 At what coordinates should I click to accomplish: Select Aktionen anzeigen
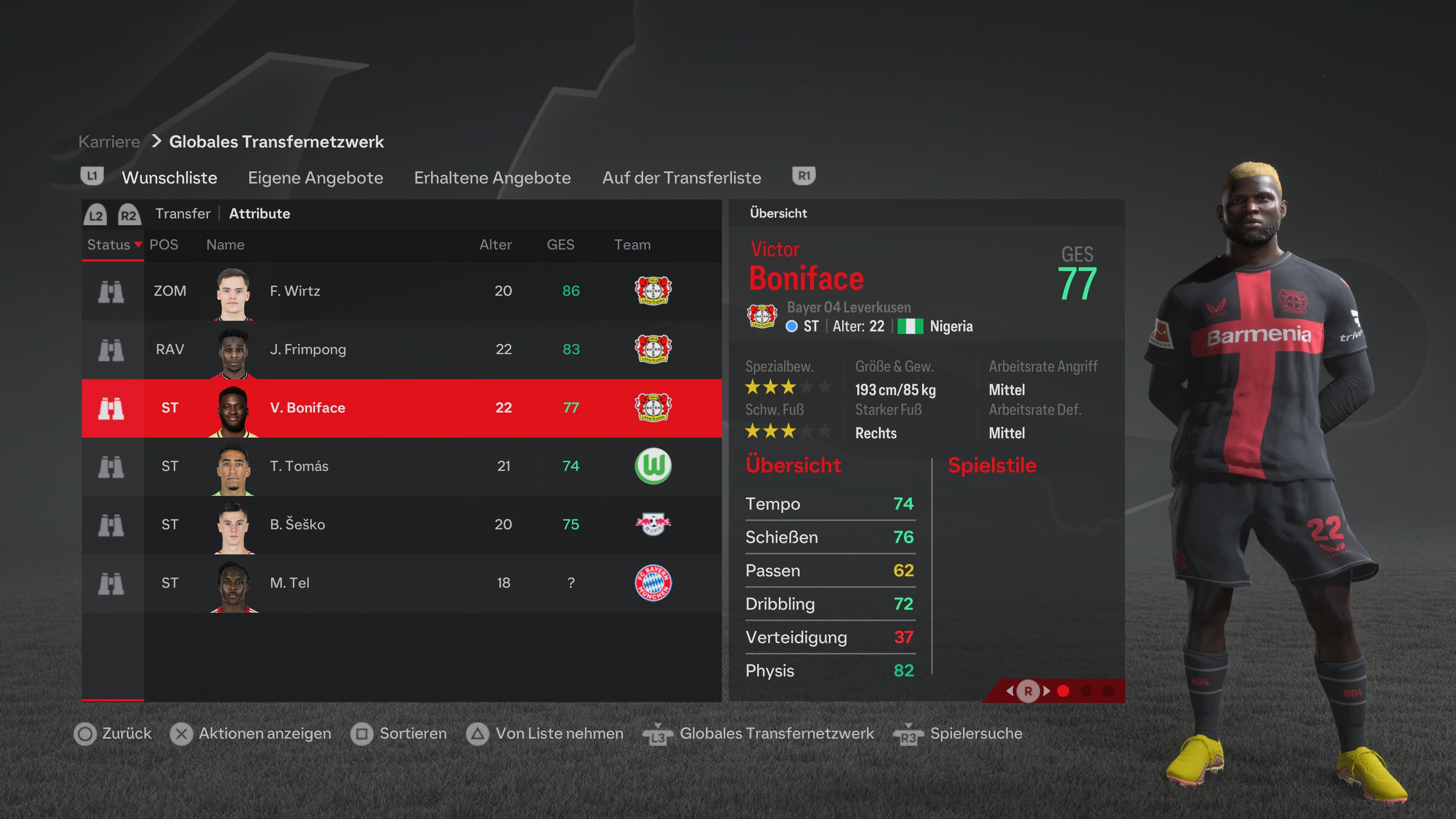(x=264, y=734)
